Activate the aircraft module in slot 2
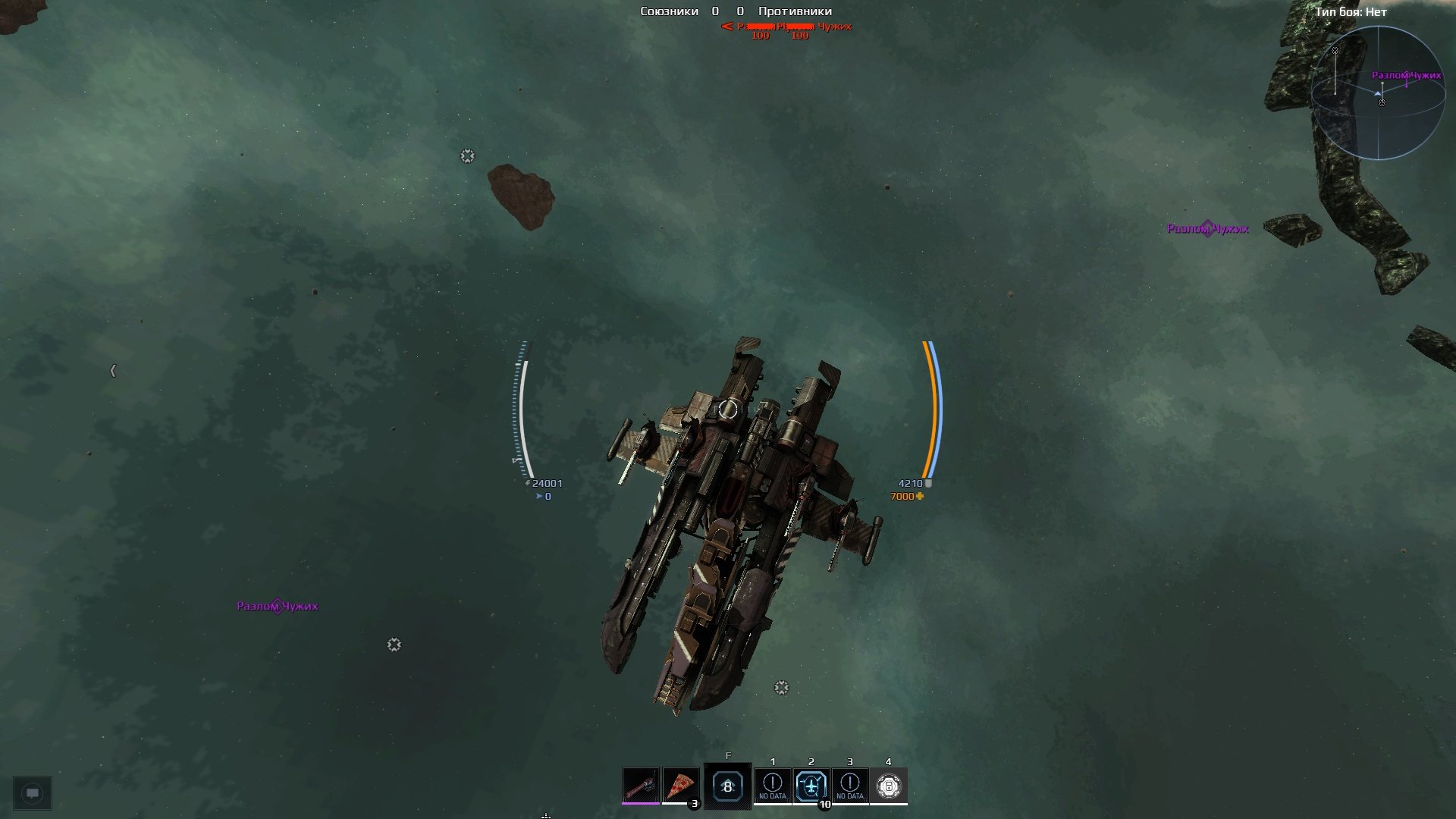The height and width of the screenshot is (819, 1456). 811,786
